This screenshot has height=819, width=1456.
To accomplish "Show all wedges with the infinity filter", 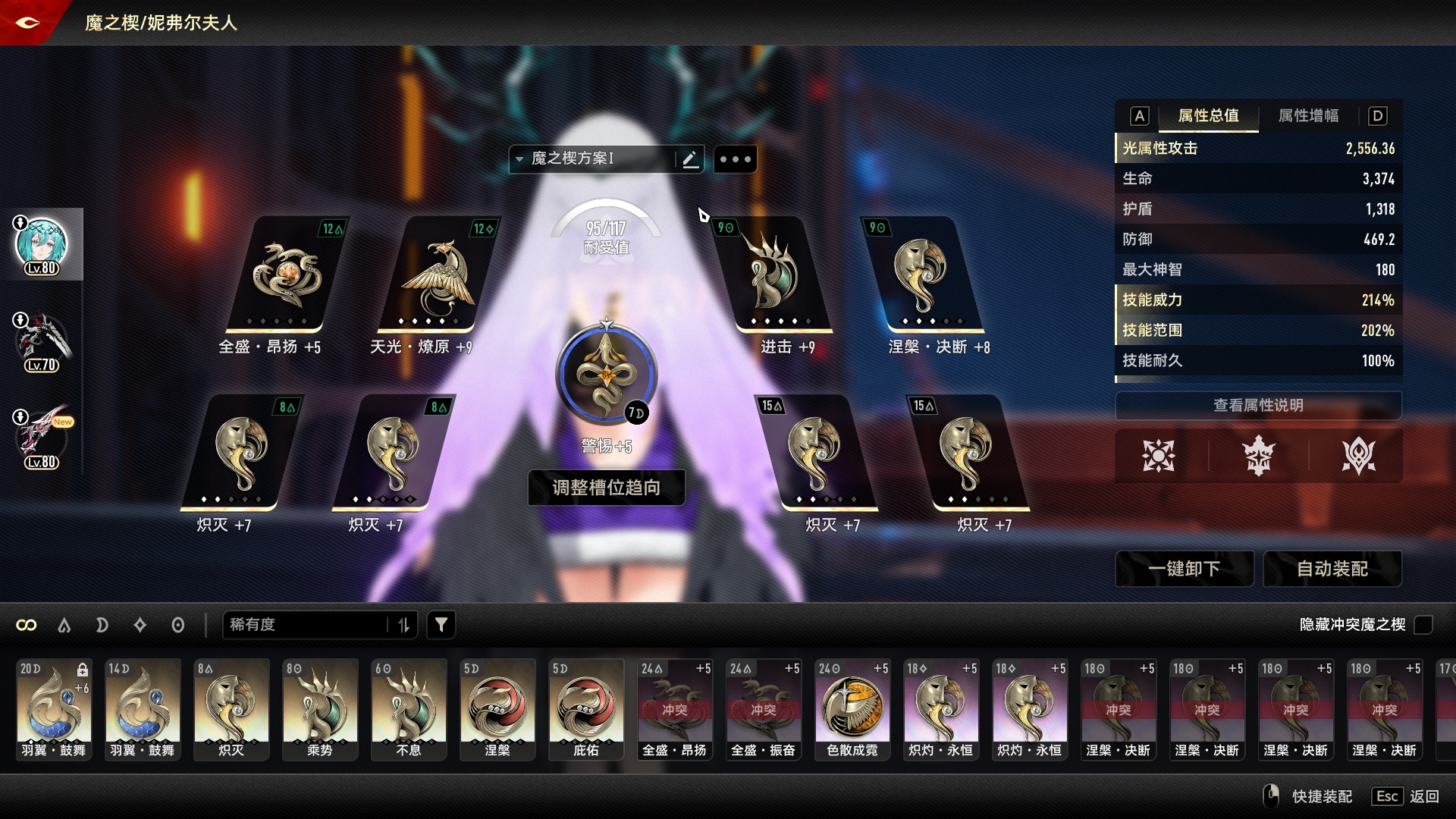I will click(x=27, y=625).
